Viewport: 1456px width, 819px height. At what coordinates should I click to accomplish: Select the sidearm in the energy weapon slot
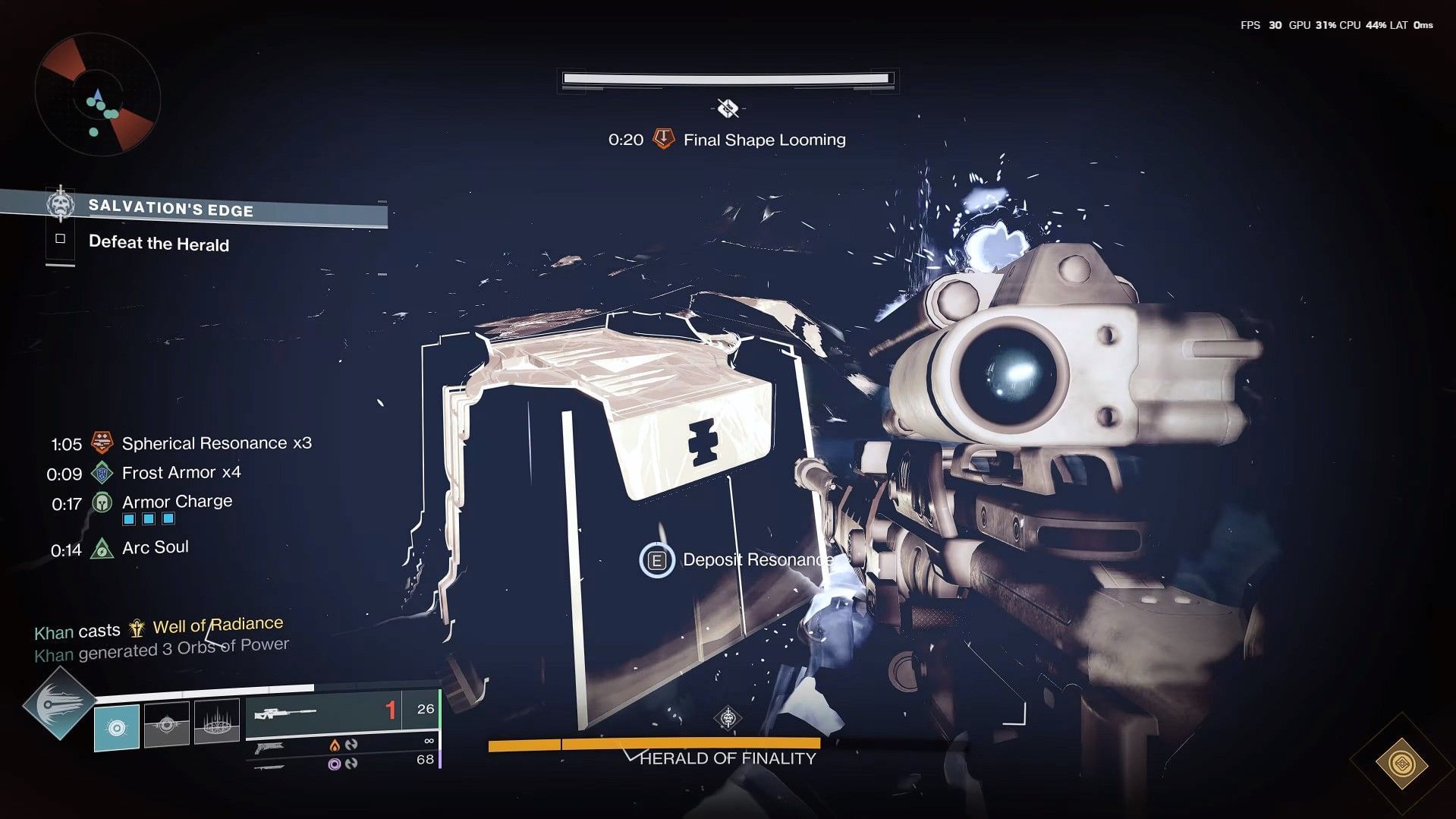[x=270, y=747]
